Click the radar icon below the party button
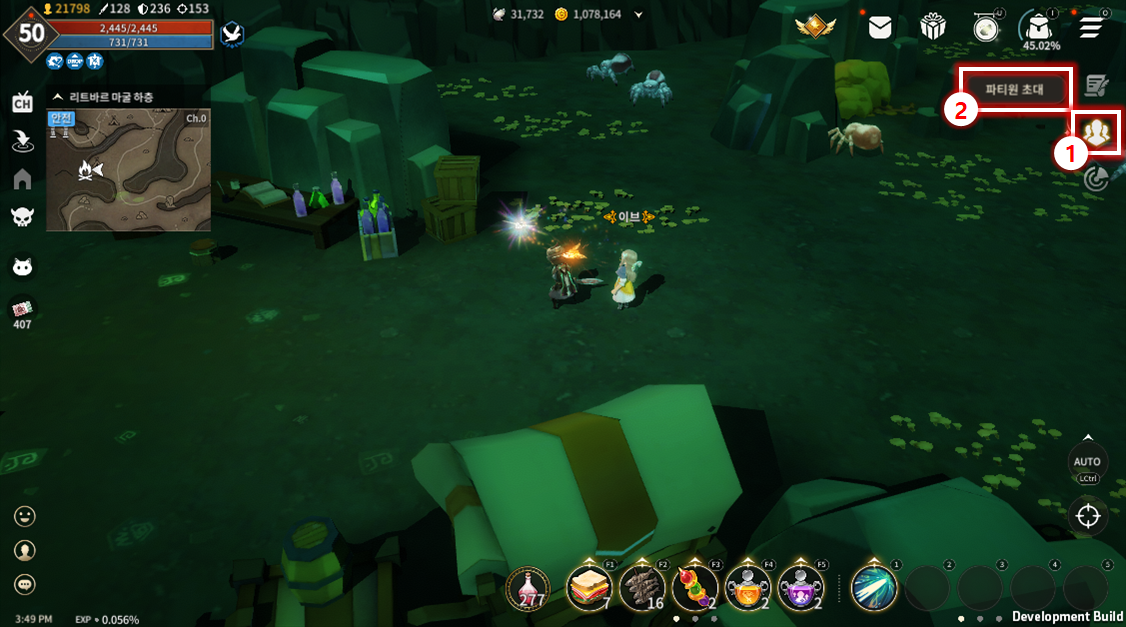Screen dimensions: 1126x627 (x=1097, y=179)
